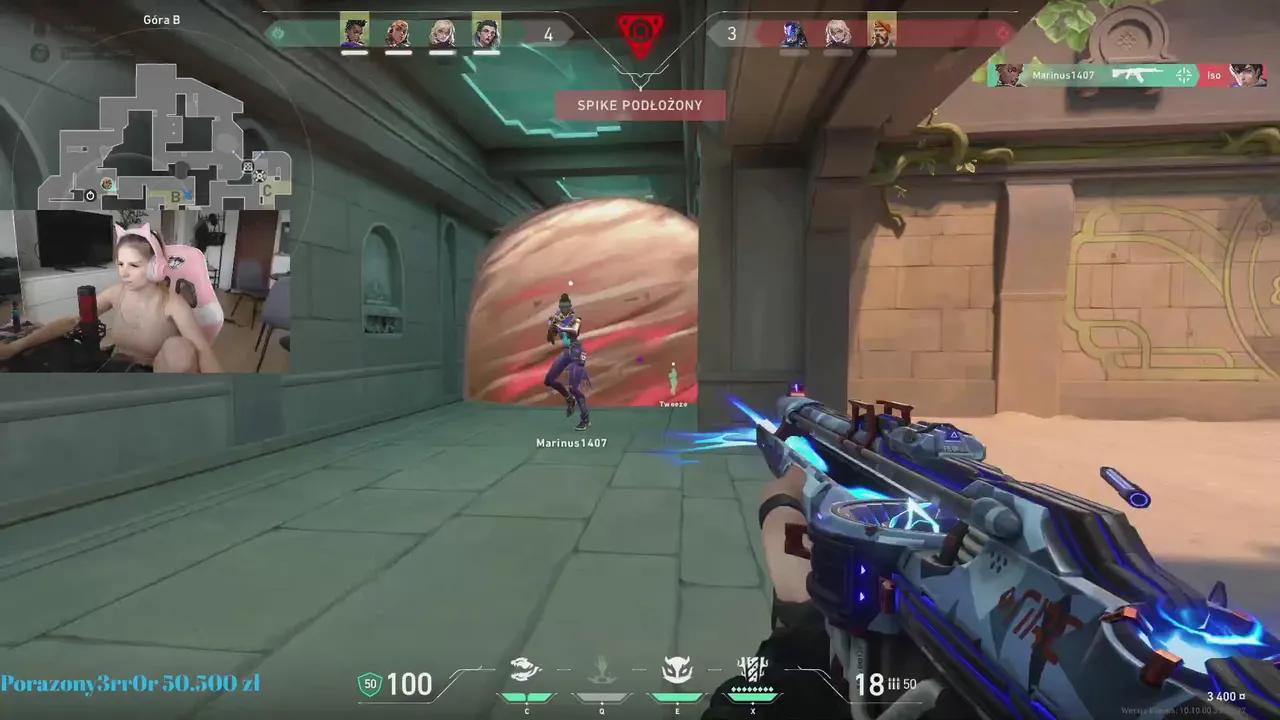
Task: Select the blue hooded enemy agent portrait
Action: tap(794, 34)
